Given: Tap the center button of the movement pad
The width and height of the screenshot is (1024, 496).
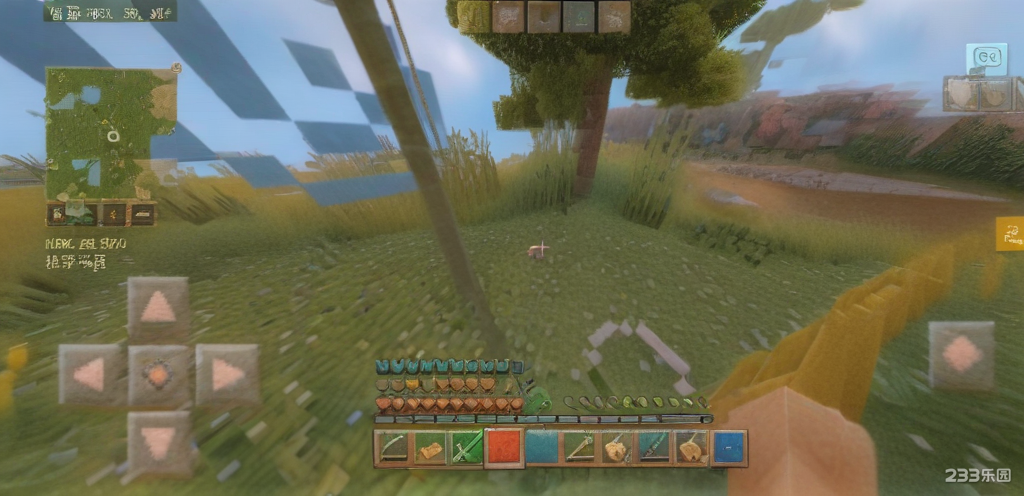Looking at the screenshot, I should tap(158, 374).
